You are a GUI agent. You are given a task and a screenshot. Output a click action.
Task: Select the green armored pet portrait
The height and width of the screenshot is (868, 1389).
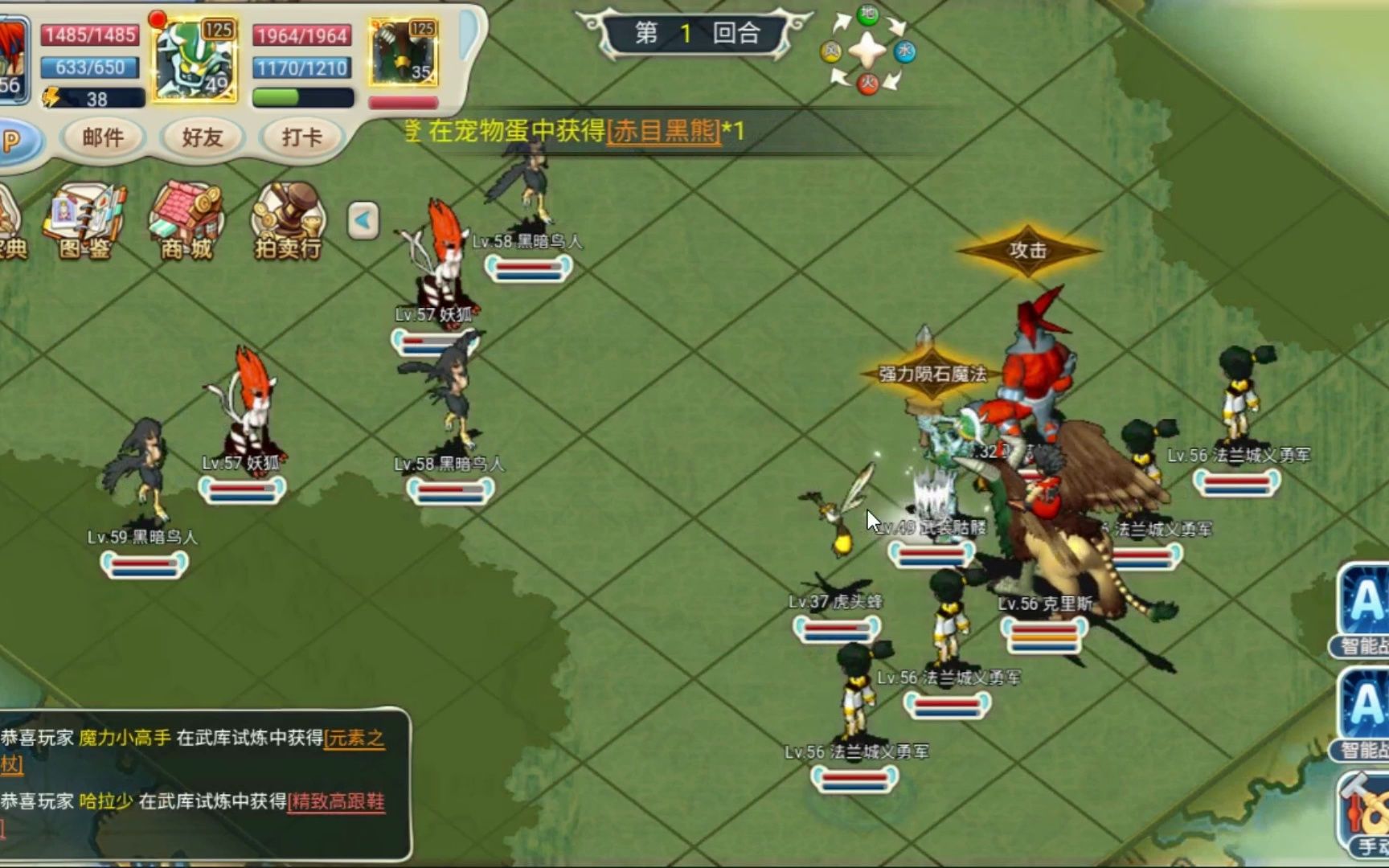[195, 60]
